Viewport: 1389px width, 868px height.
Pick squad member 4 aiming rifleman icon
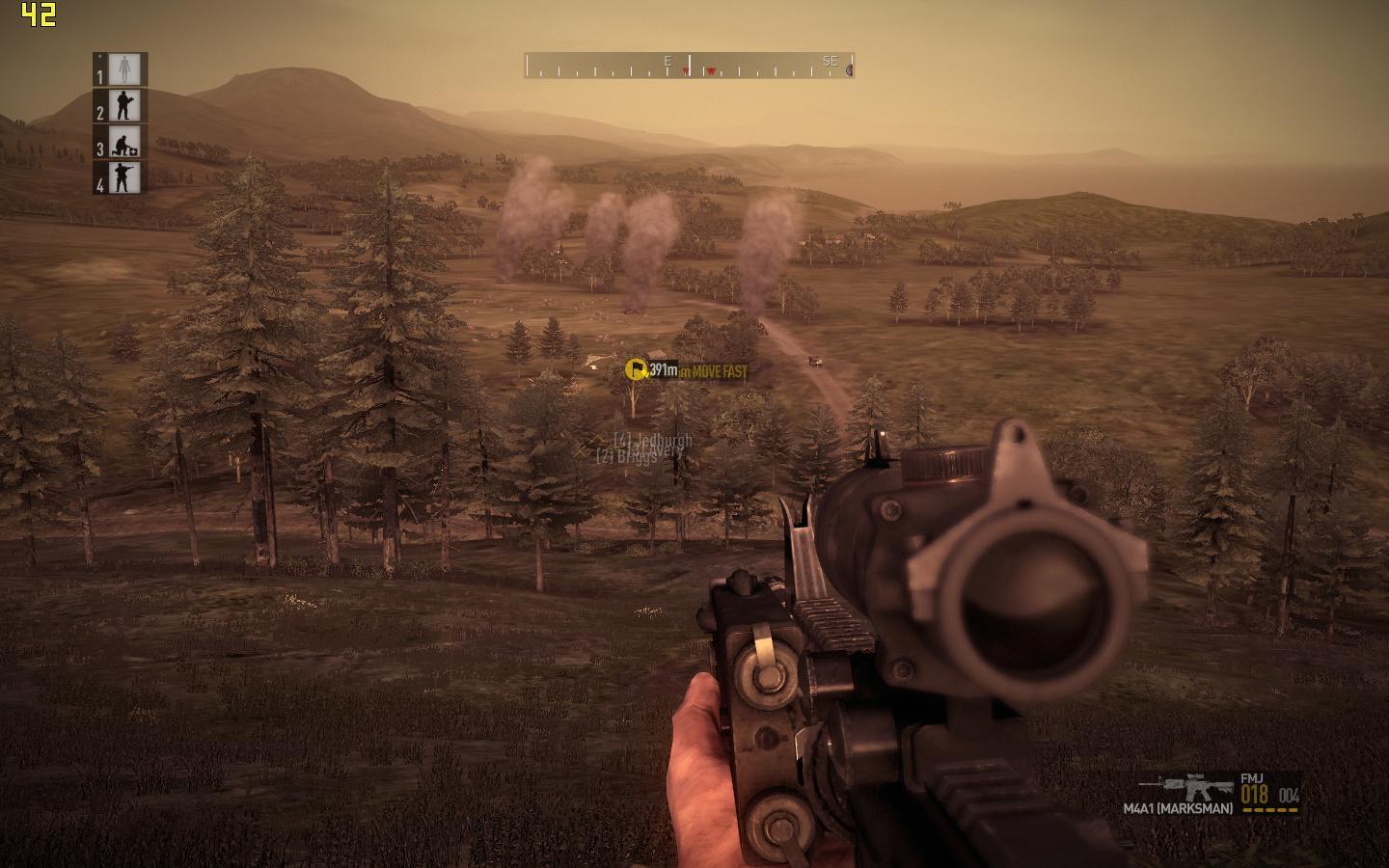(x=124, y=177)
